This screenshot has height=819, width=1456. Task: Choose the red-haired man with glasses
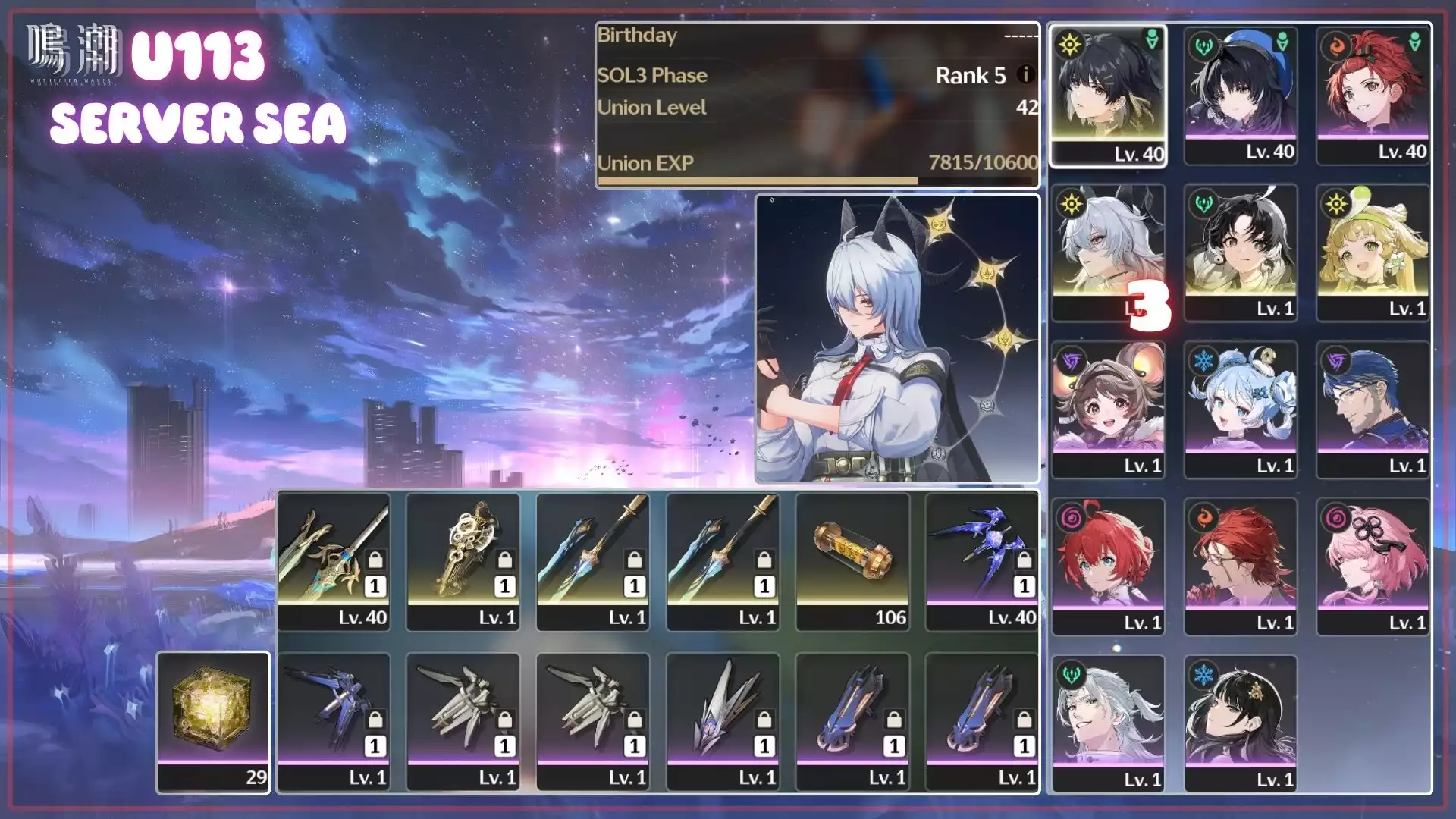click(x=1241, y=566)
